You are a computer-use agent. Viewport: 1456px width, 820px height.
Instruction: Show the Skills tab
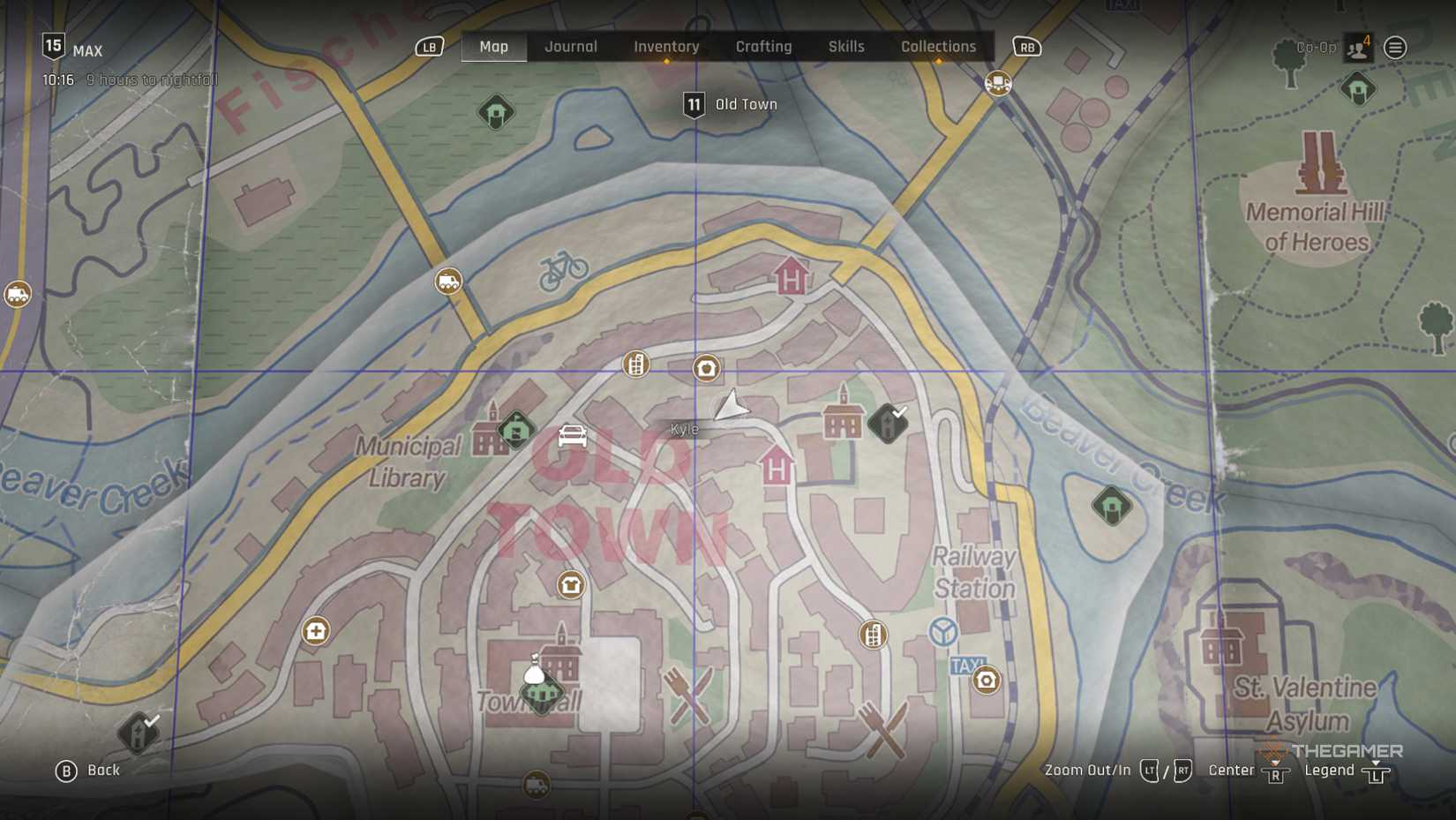(x=845, y=47)
